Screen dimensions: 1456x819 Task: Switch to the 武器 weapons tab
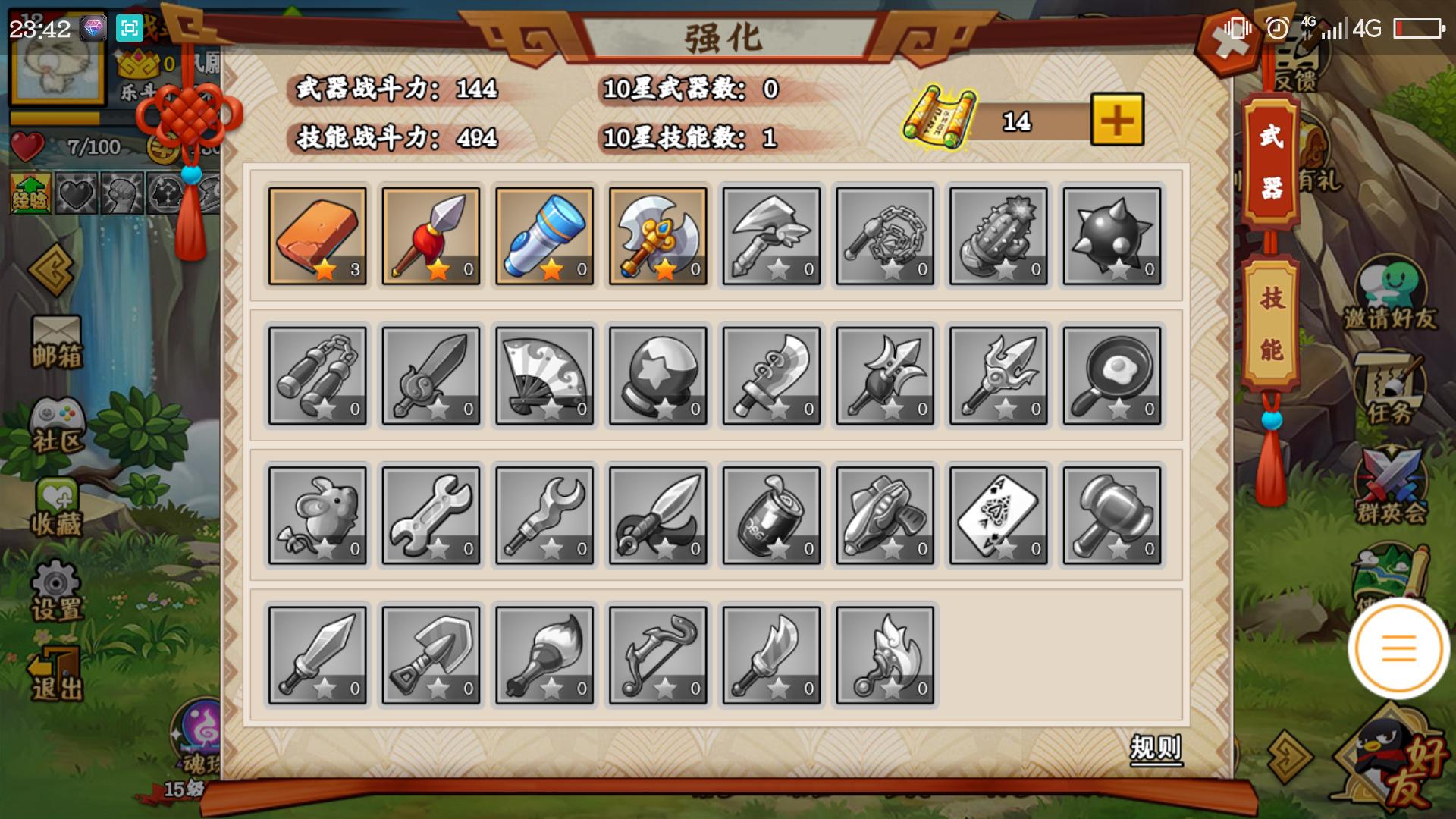tap(1271, 162)
